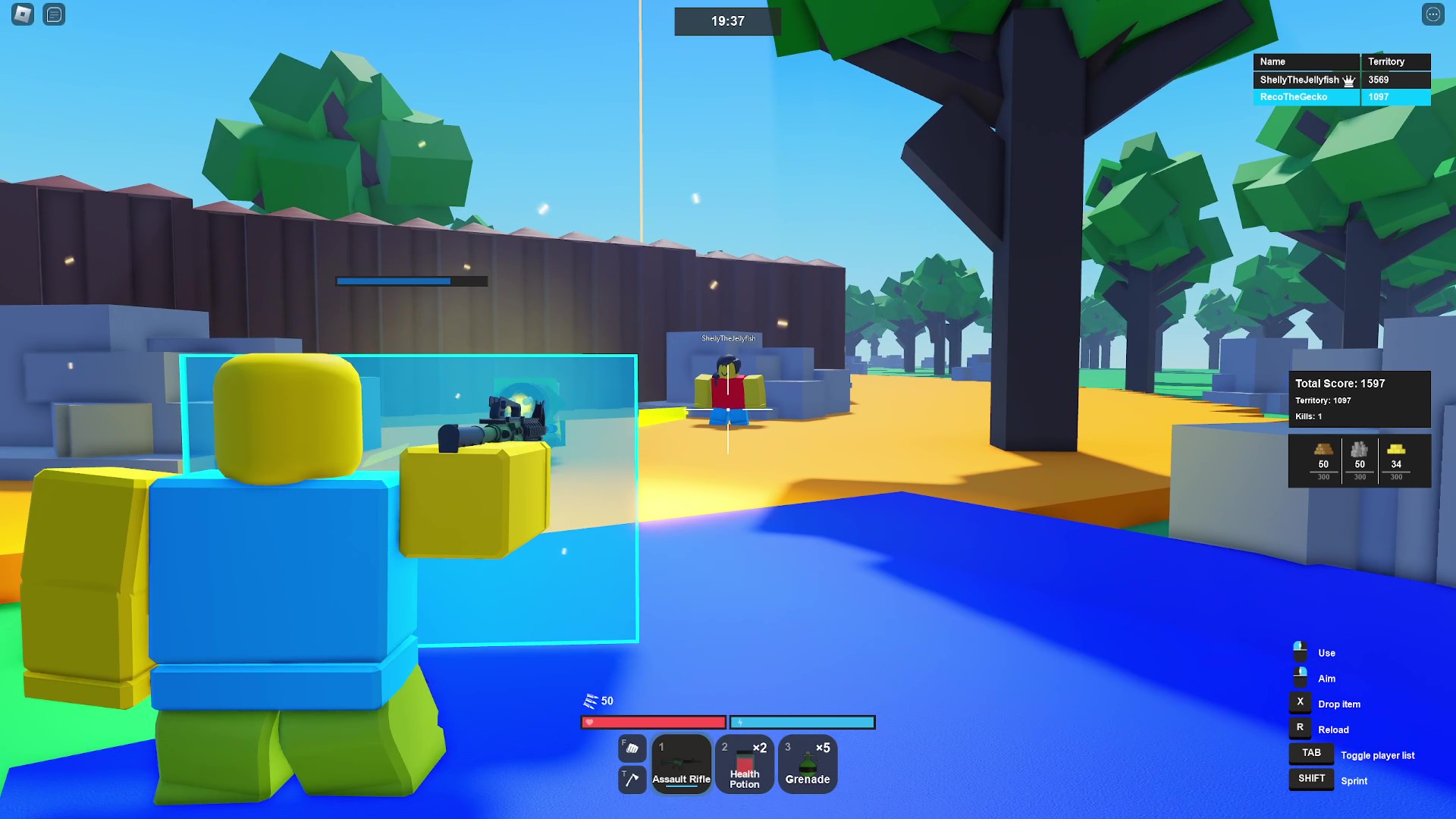
Task: Select the Health Potion slot
Action: click(744, 764)
